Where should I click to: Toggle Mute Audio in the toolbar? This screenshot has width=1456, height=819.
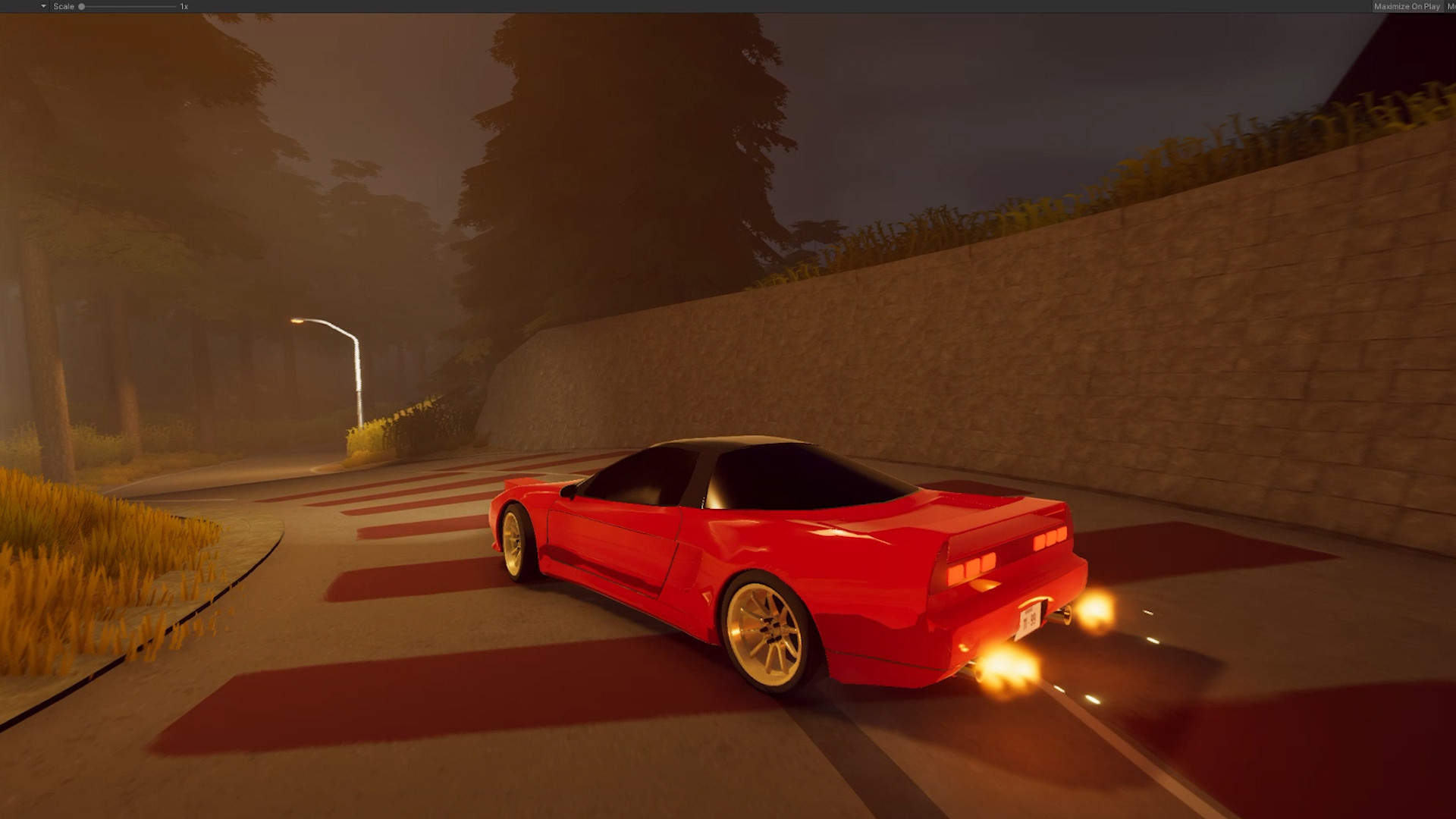(1451, 6)
